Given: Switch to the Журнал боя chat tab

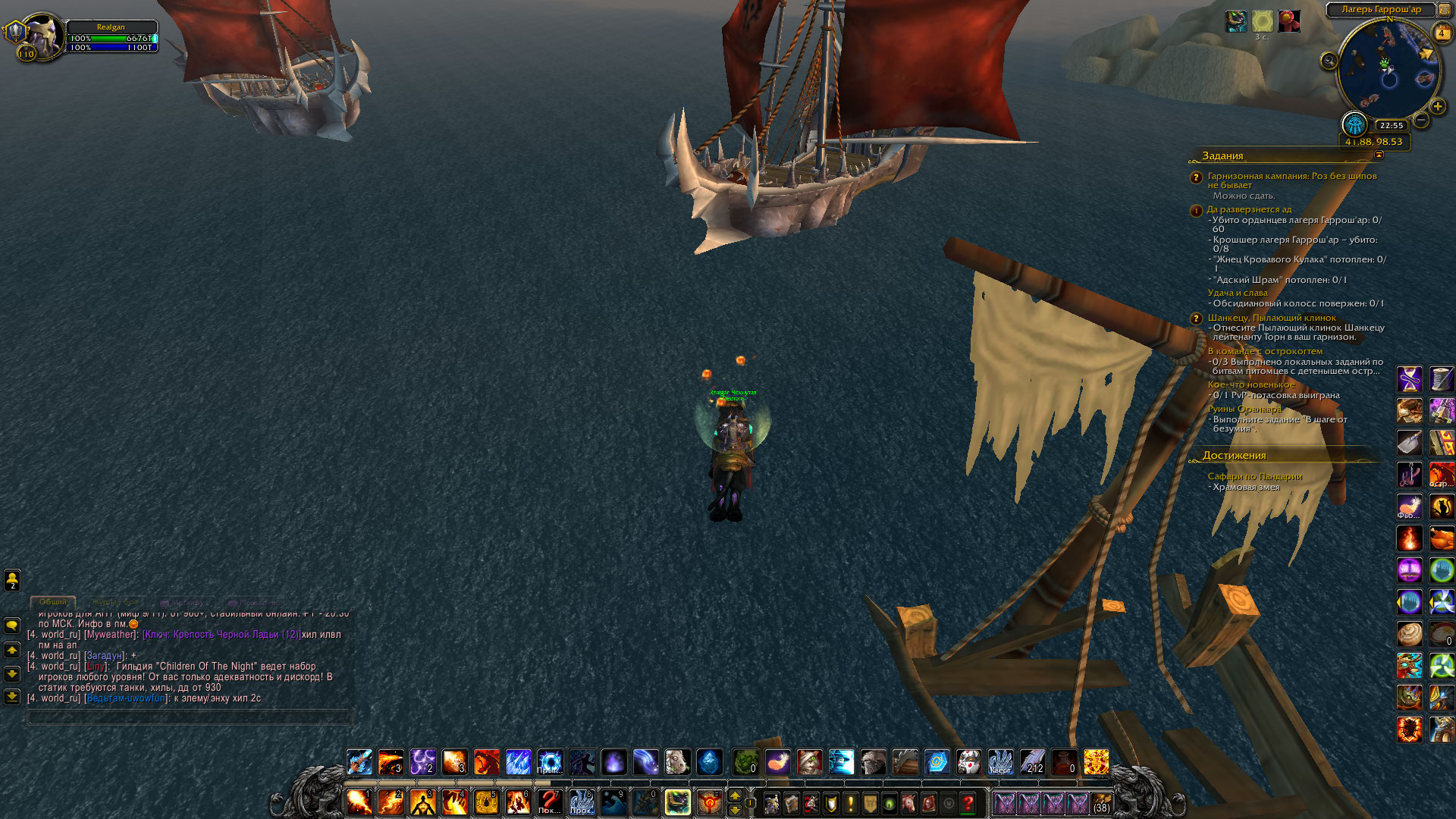Looking at the screenshot, I should click(115, 602).
